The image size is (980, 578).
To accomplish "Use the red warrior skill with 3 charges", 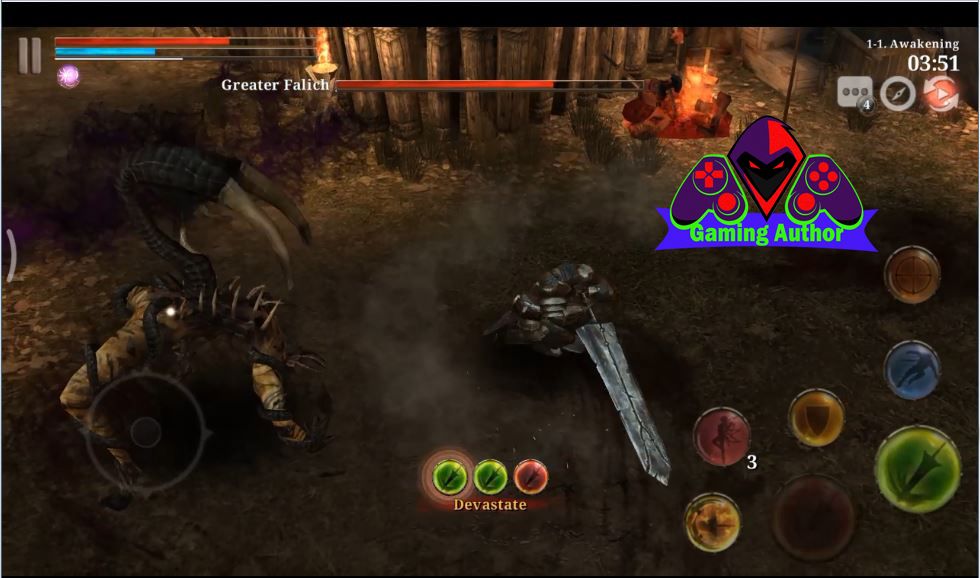I will click(722, 437).
